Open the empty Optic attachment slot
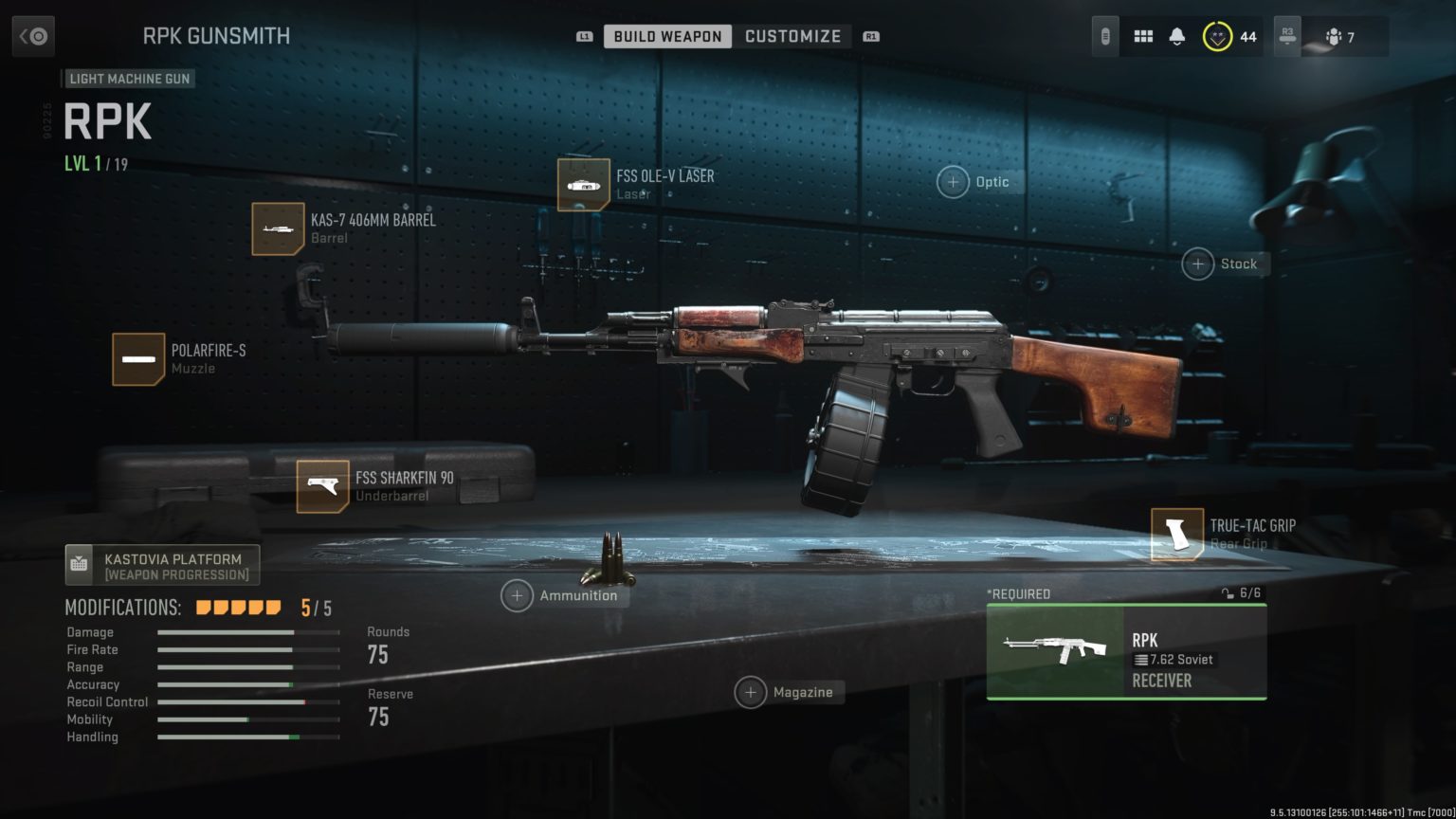 click(952, 181)
